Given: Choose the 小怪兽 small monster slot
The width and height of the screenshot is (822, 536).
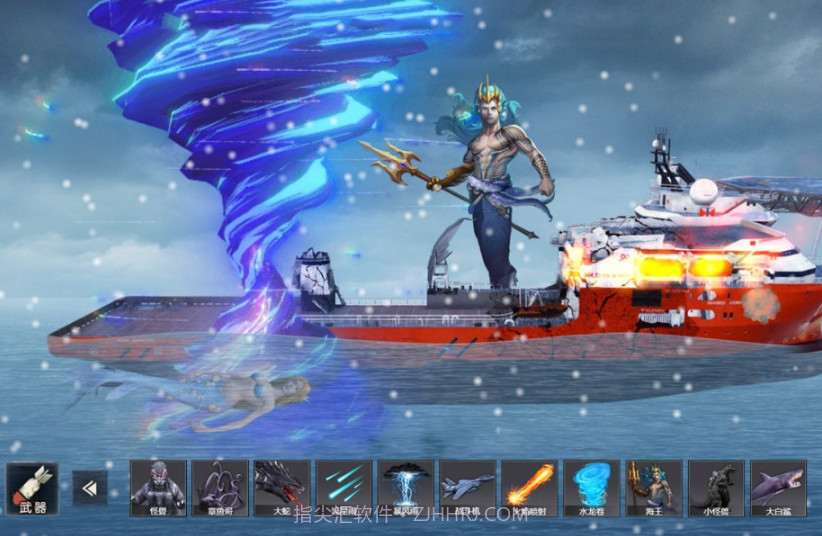Looking at the screenshot, I should (x=716, y=488).
